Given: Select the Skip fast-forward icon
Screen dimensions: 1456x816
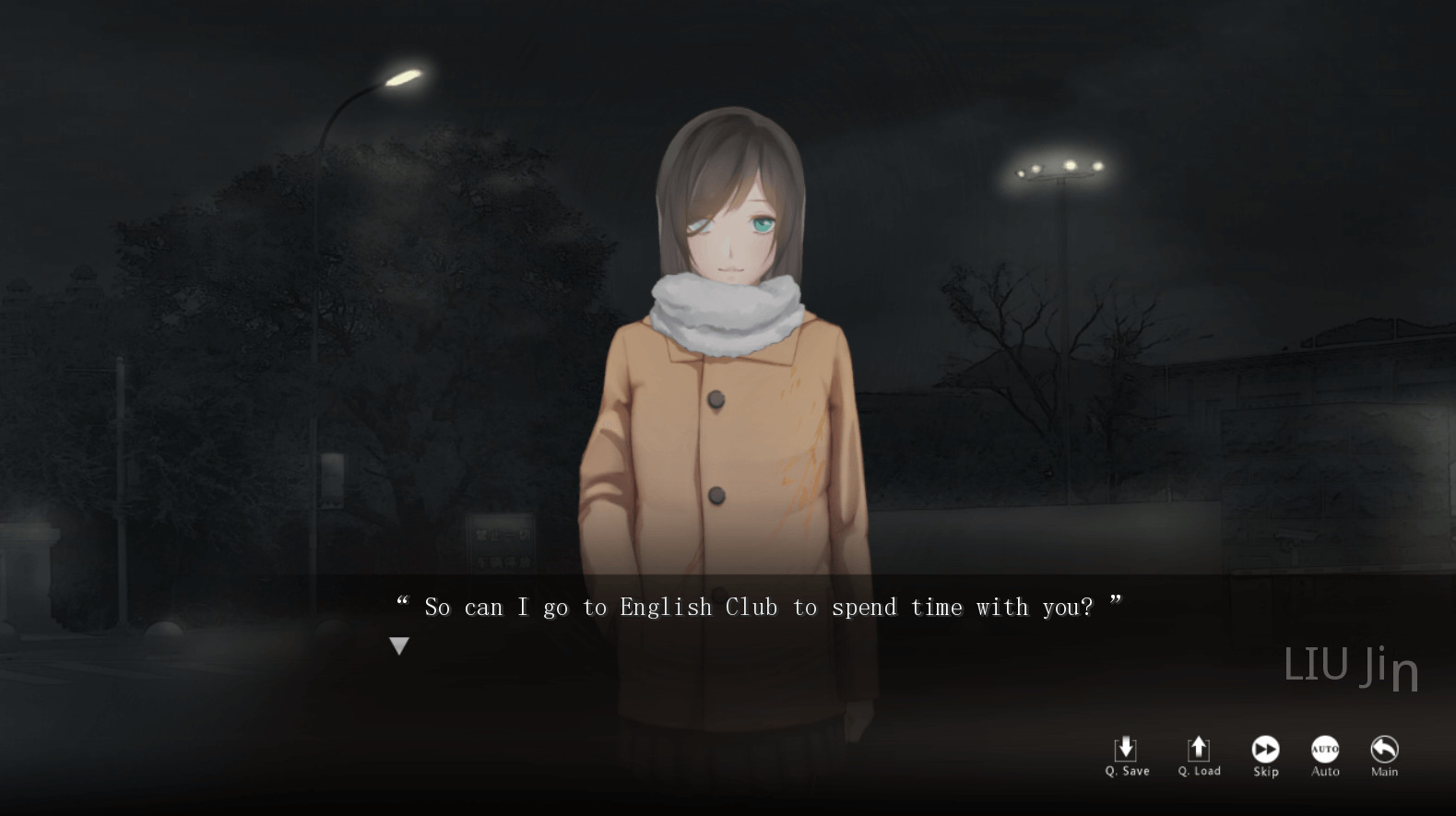Looking at the screenshot, I should pos(1265,747).
